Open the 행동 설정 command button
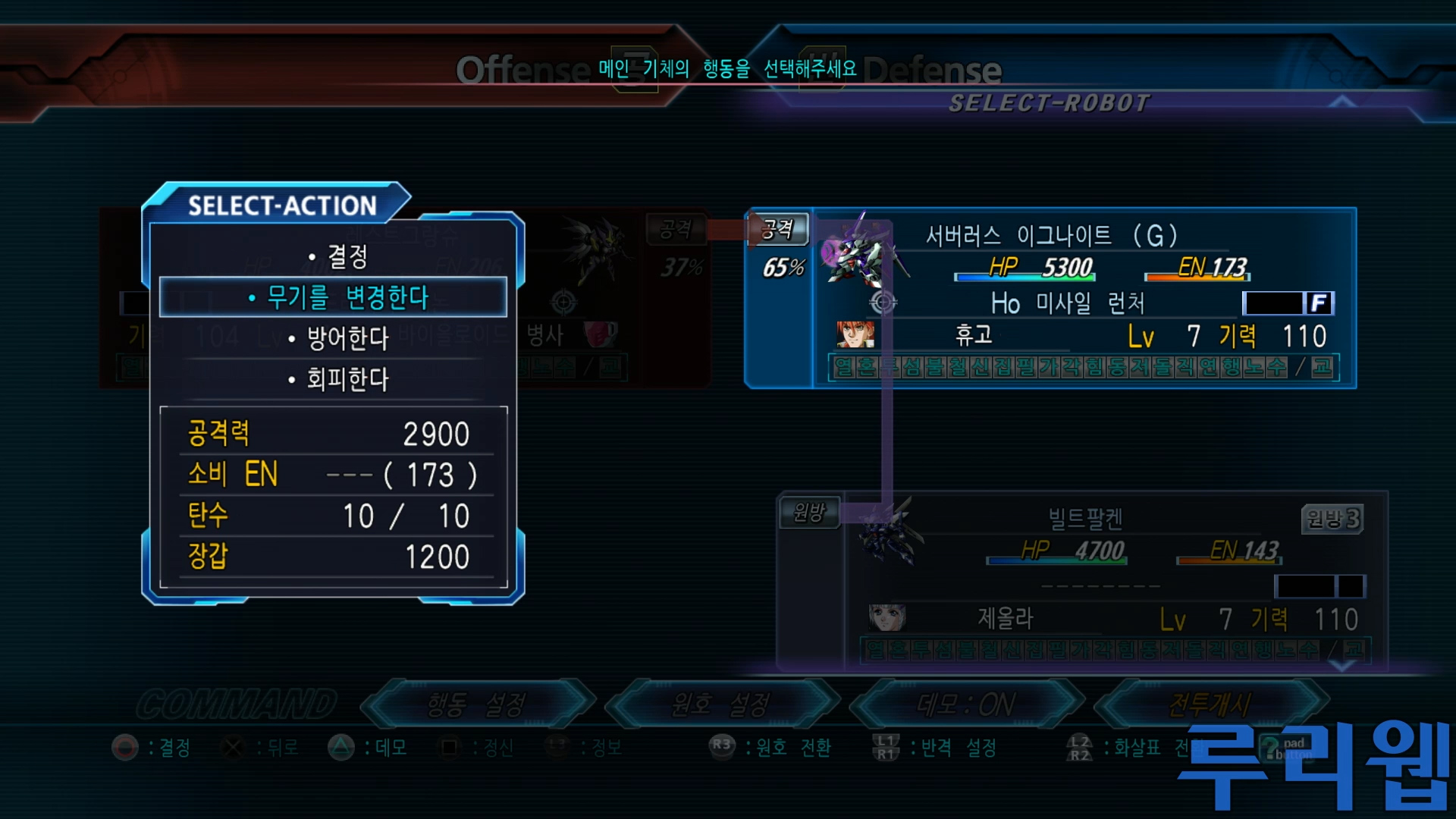Viewport: 1456px width, 819px height. [476, 704]
